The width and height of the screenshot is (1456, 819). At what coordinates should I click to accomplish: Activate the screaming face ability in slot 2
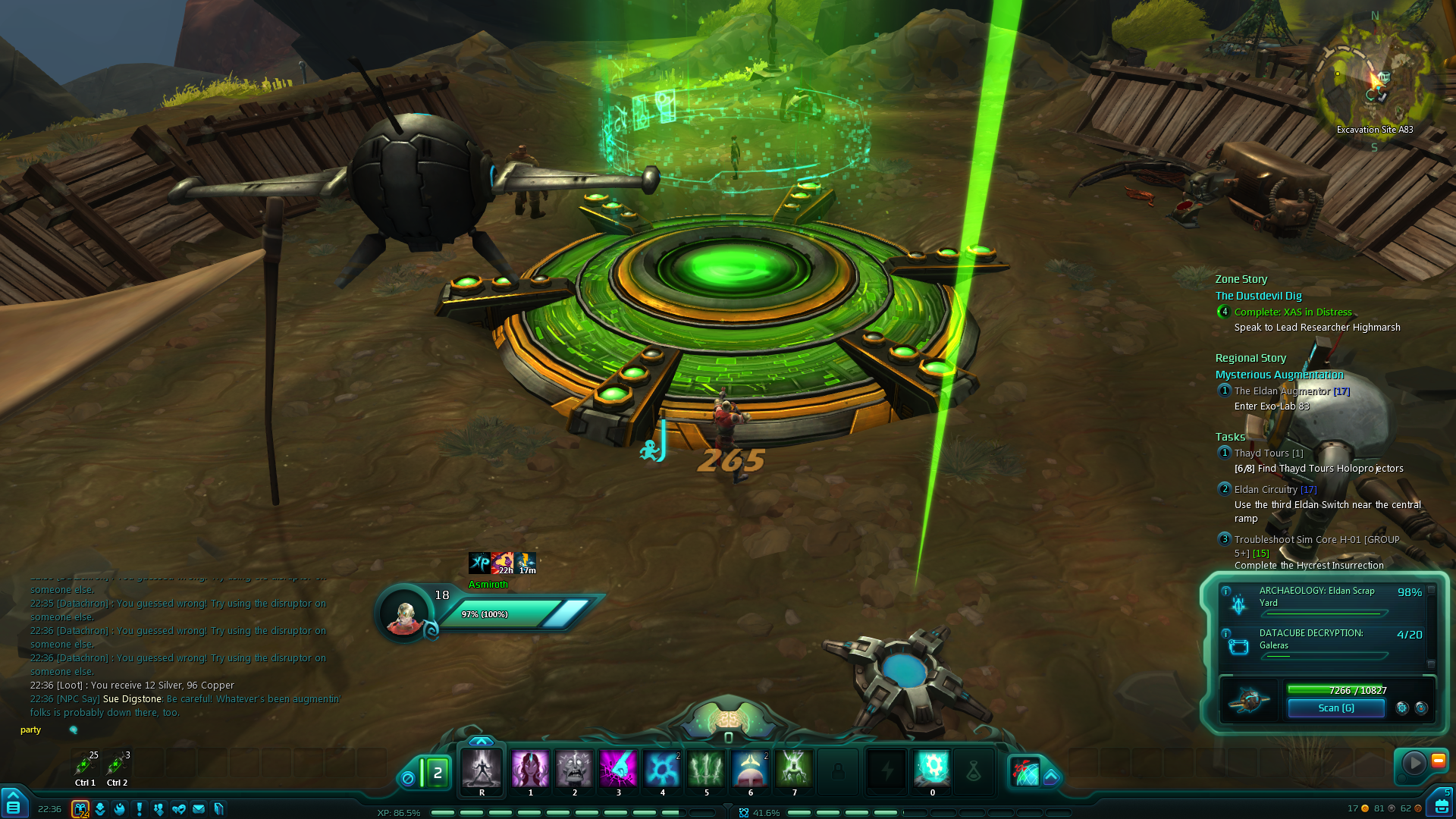574,769
